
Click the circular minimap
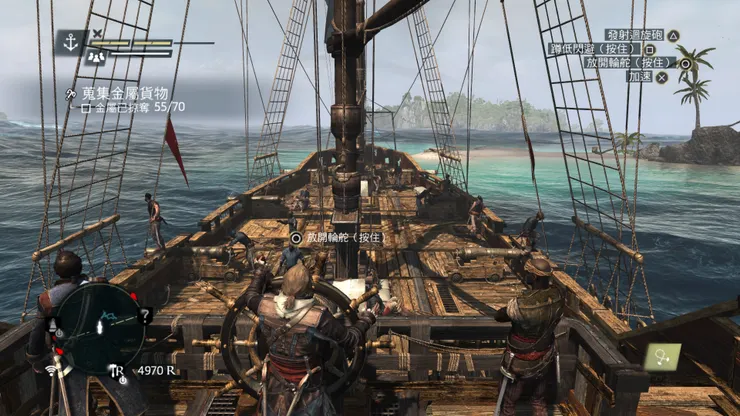coord(98,328)
